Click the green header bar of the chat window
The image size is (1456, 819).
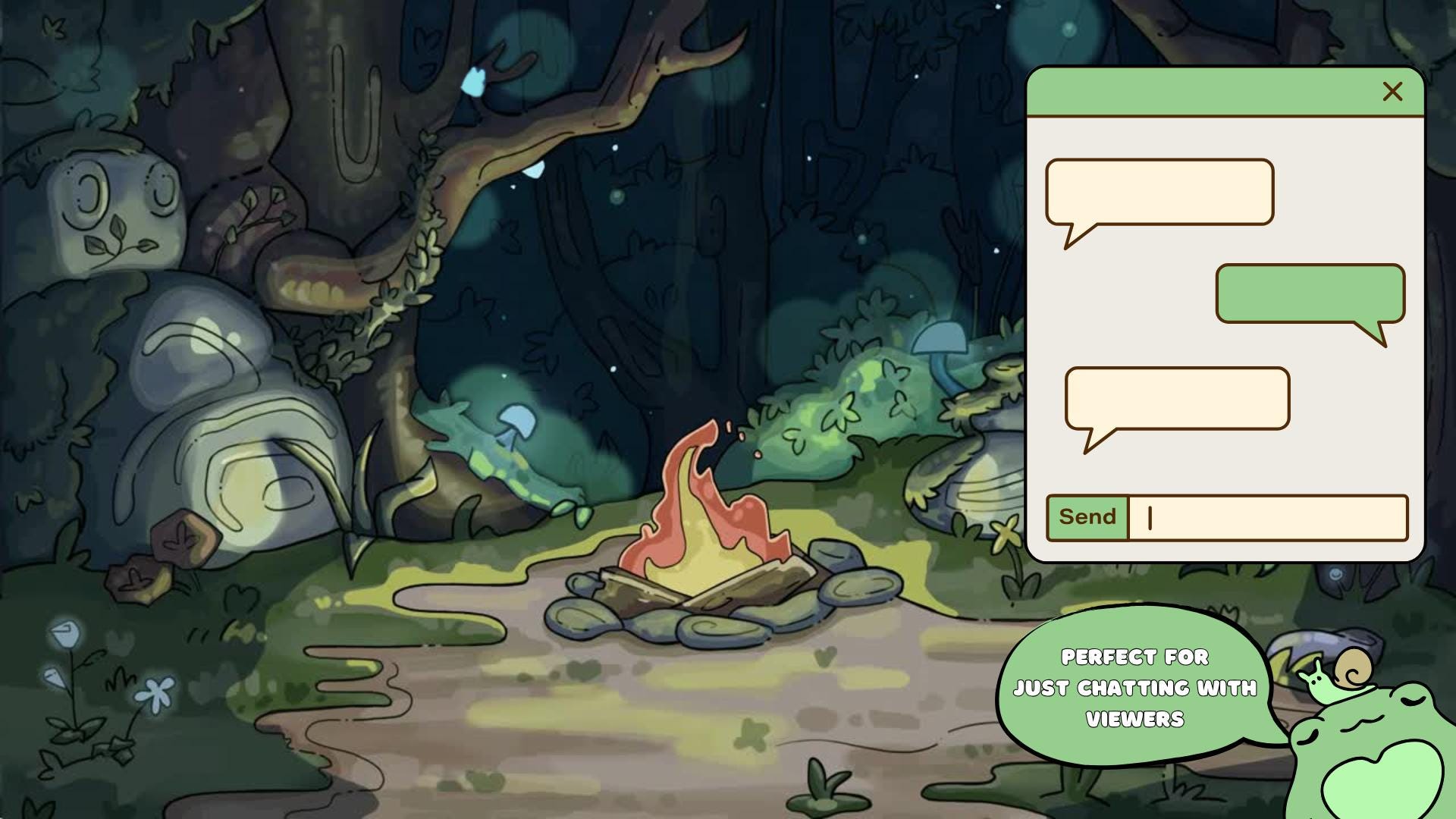point(1213,91)
